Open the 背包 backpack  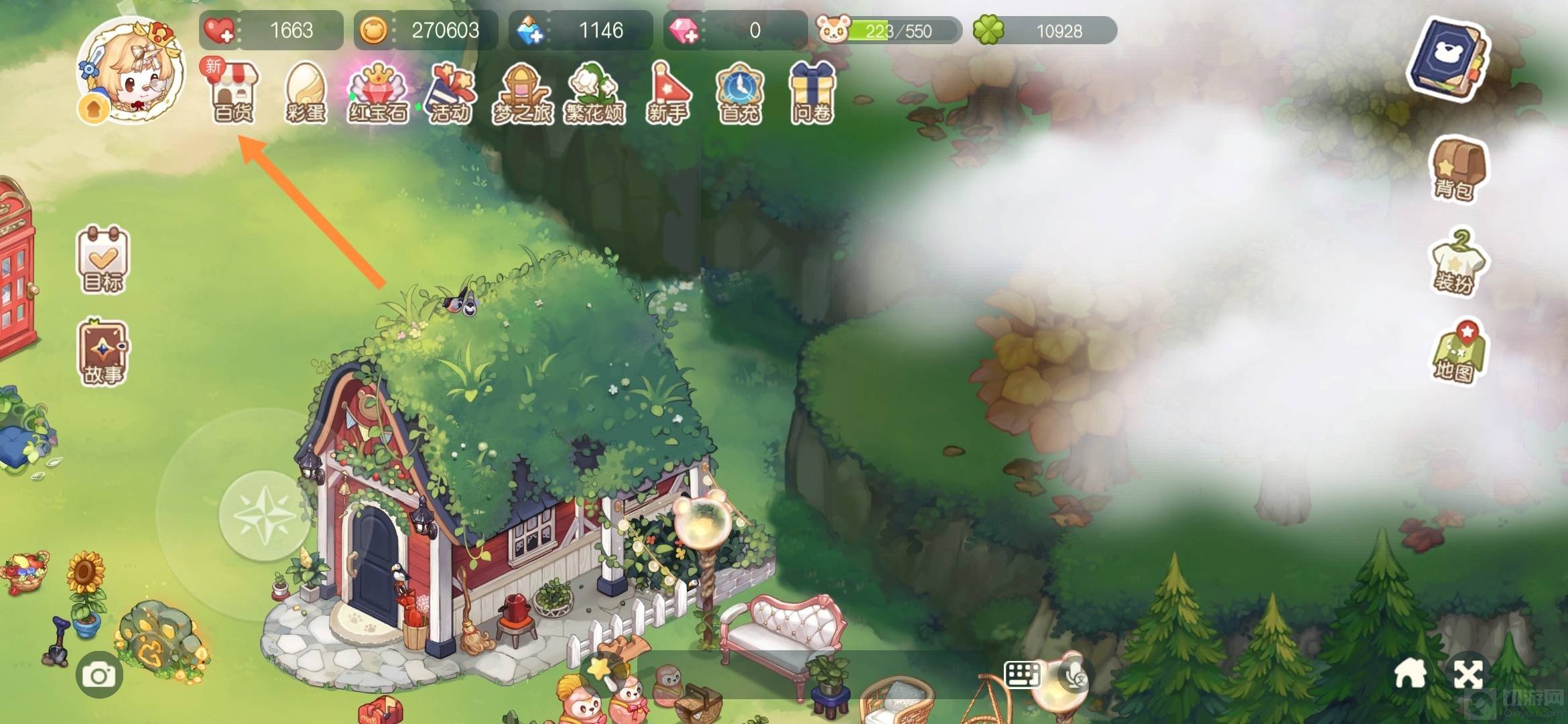pyautogui.click(x=1457, y=169)
